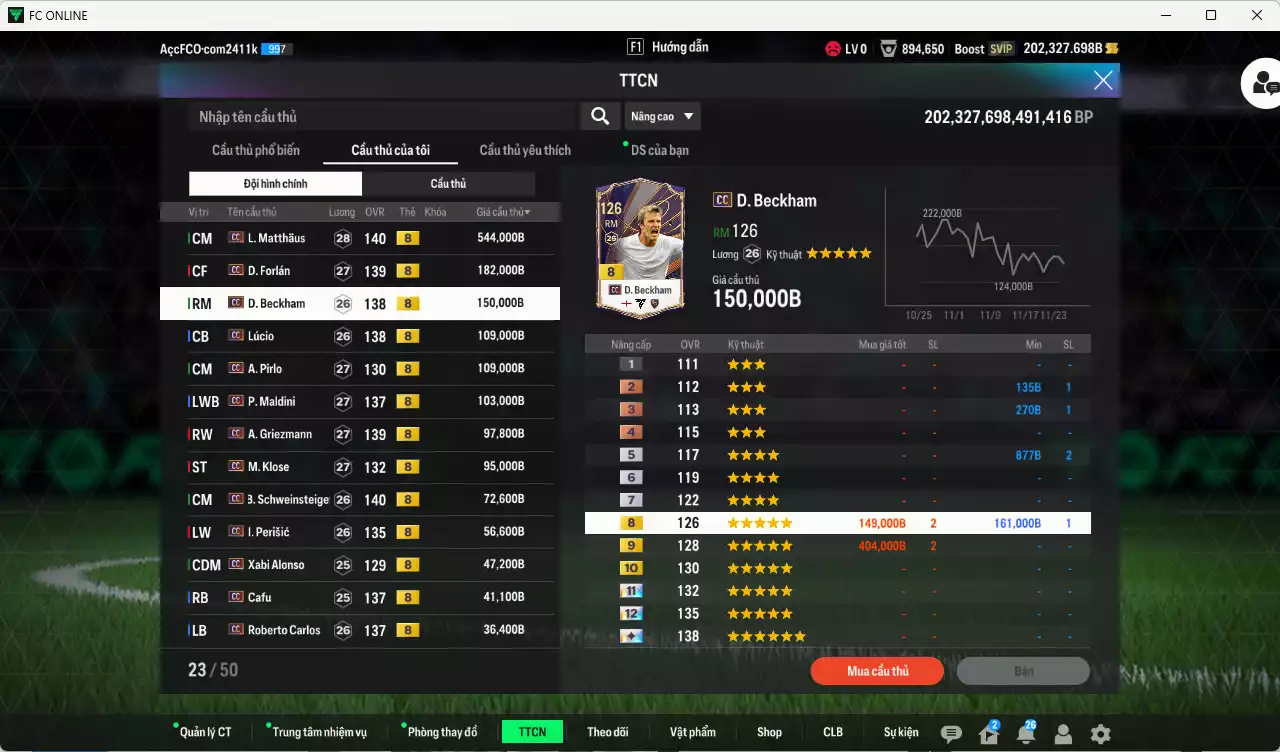This screenshot has height=752, width=1280.
Task: Select the level 9 upgrade row for Beckham
Action: (x=838, y=545)
